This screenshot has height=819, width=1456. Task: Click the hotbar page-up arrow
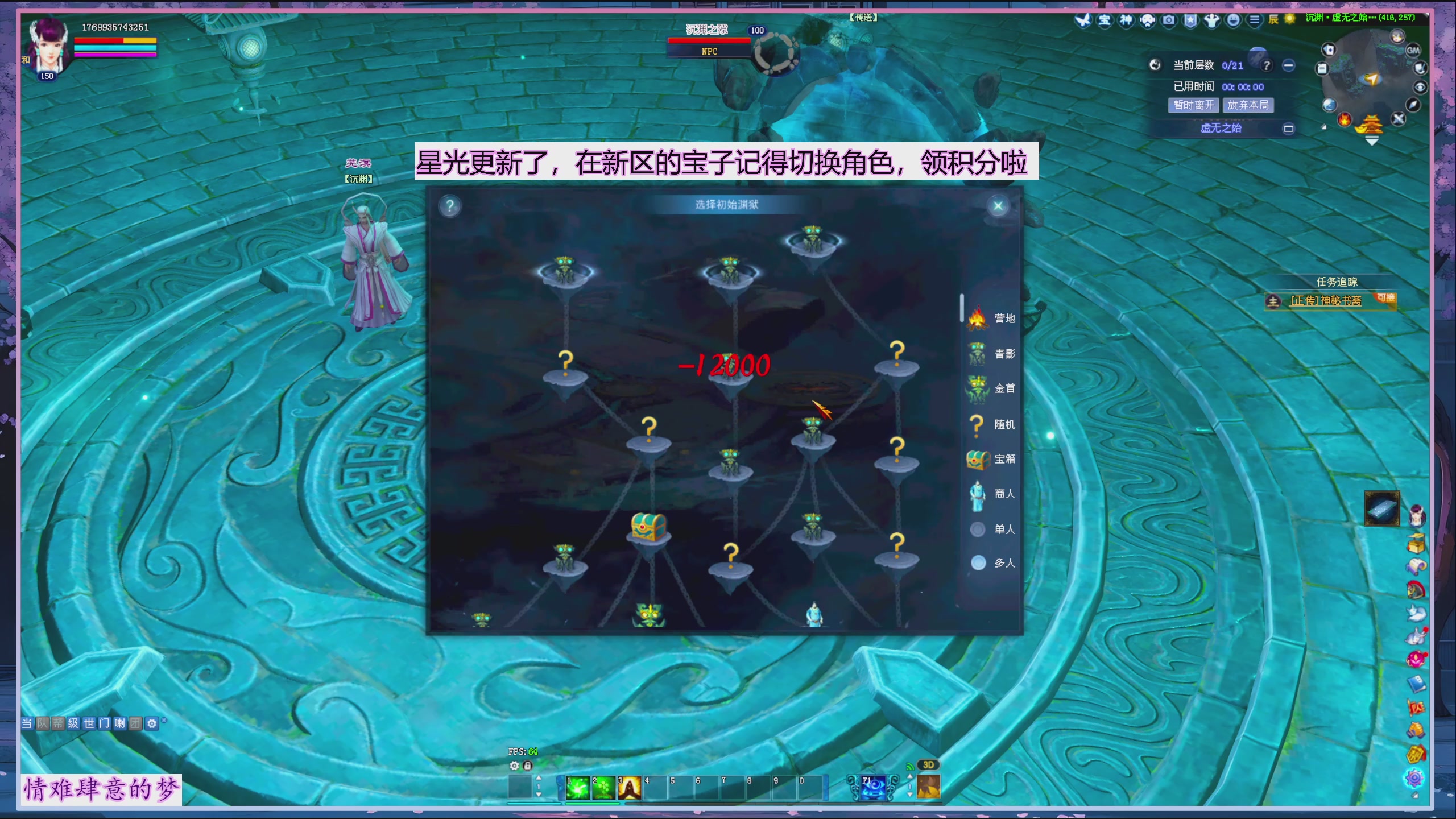(539, 778)
